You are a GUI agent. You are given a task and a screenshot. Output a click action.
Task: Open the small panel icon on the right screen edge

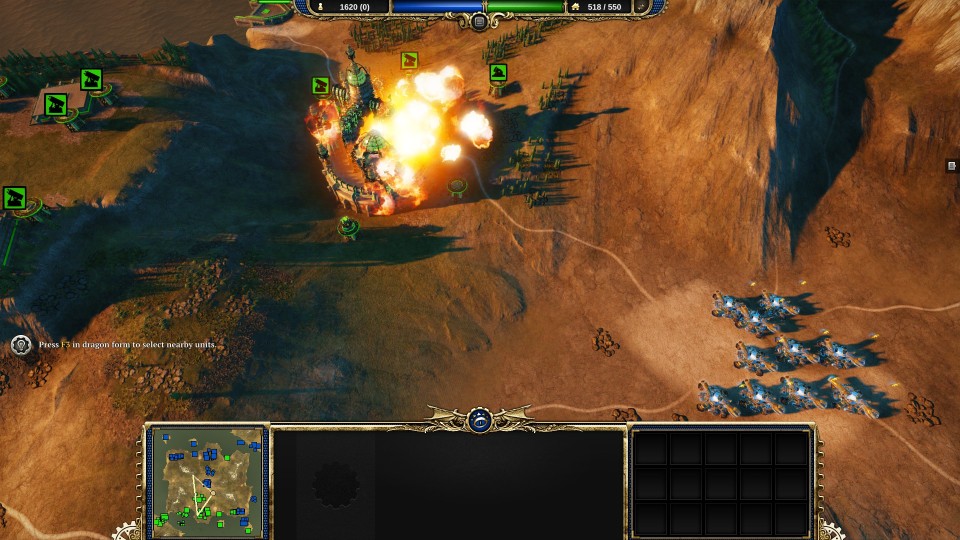click(952, 166)
